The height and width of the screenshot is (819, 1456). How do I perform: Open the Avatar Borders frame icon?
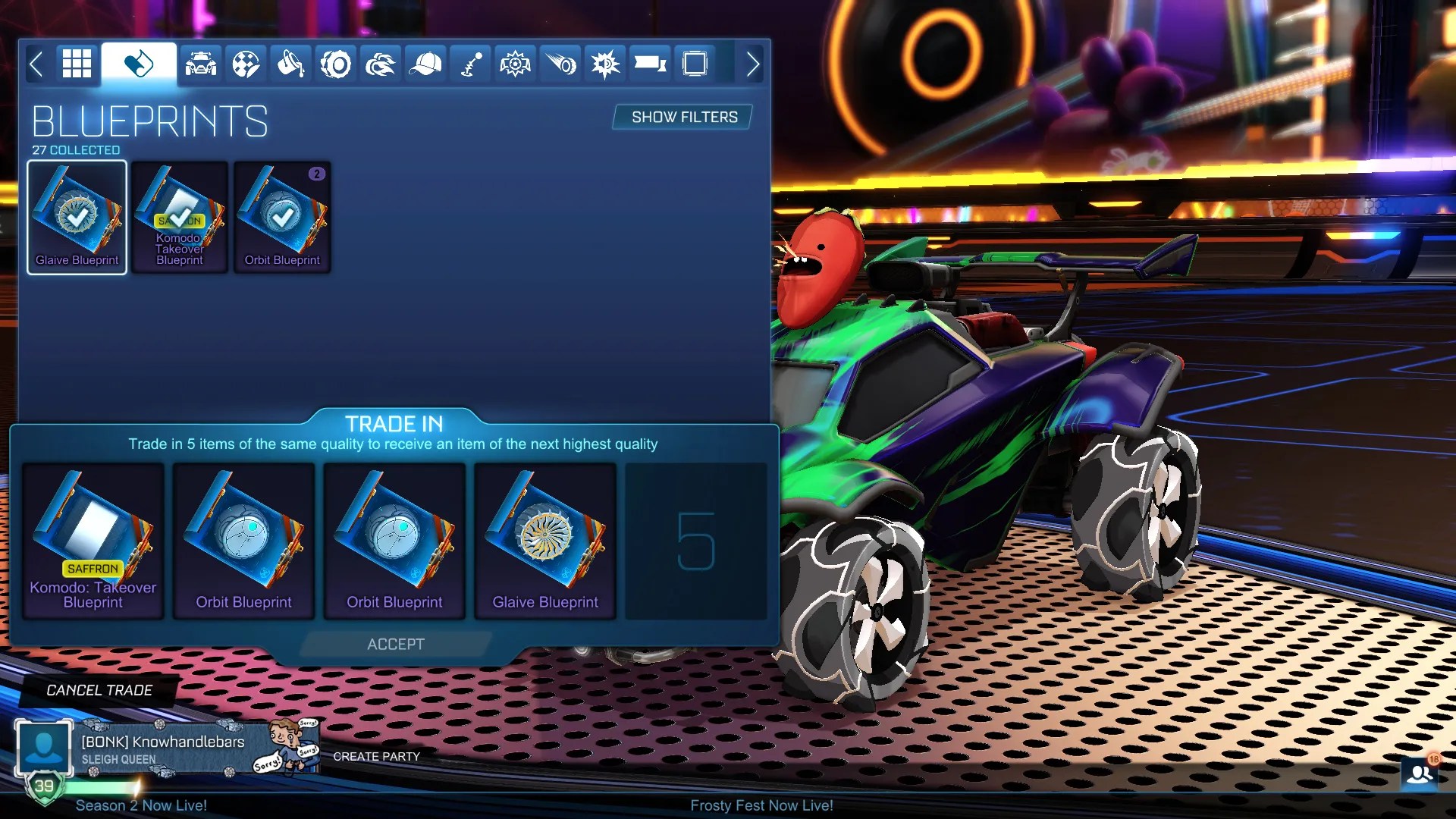click(x=695, y=64)
